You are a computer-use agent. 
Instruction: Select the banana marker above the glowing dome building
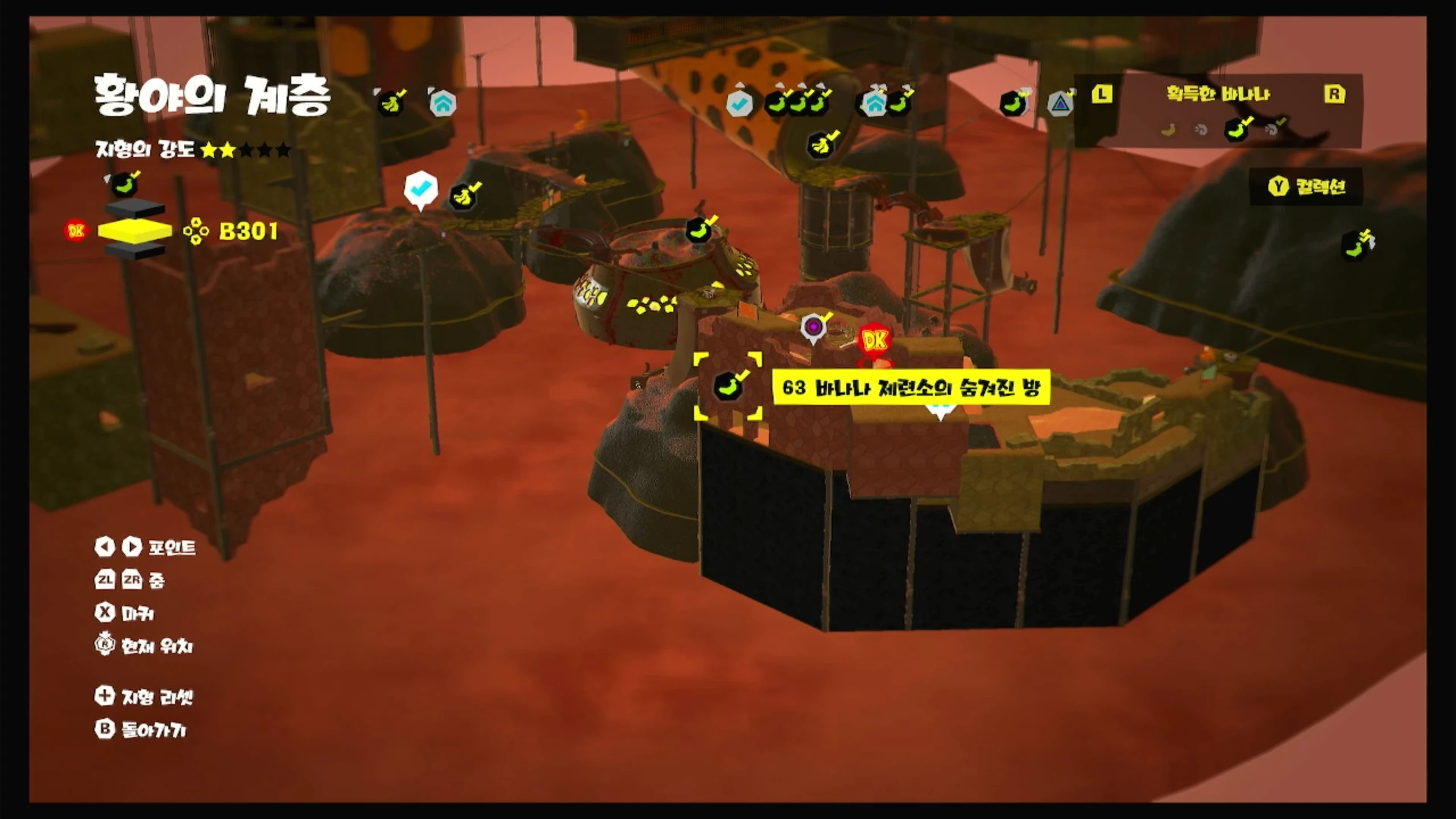click(x=700, y=229)
